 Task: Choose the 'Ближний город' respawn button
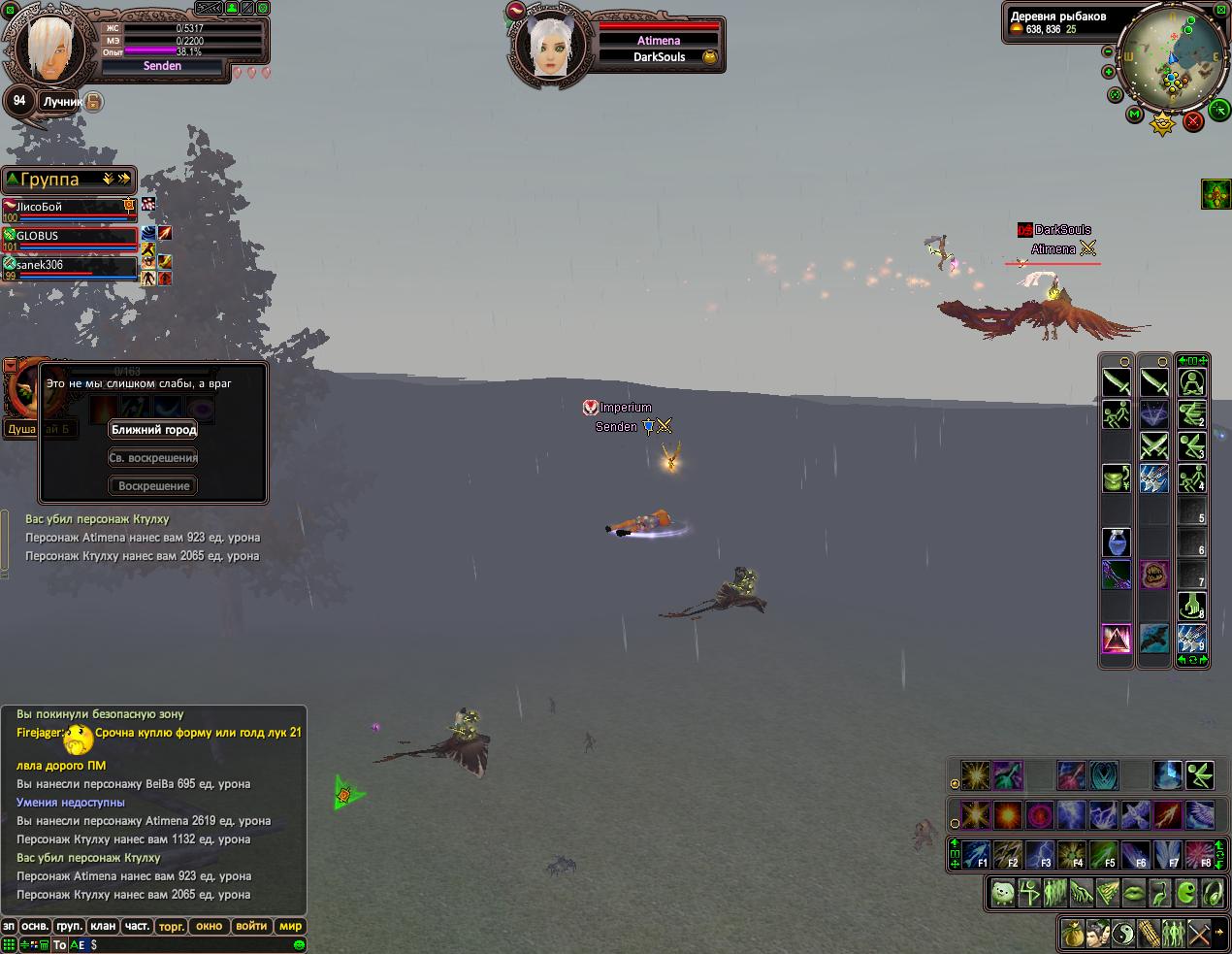153,430
